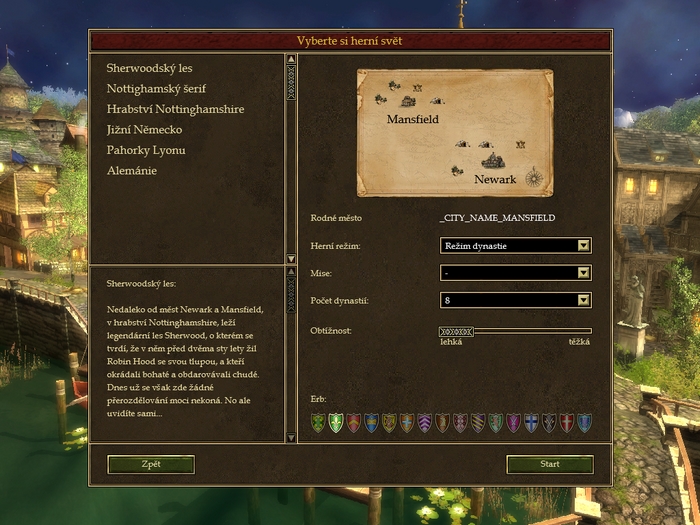Choose the diagonally striped purple-yellow shield
This screenshot has width=700, height=525.
click(x=477, y=423)
